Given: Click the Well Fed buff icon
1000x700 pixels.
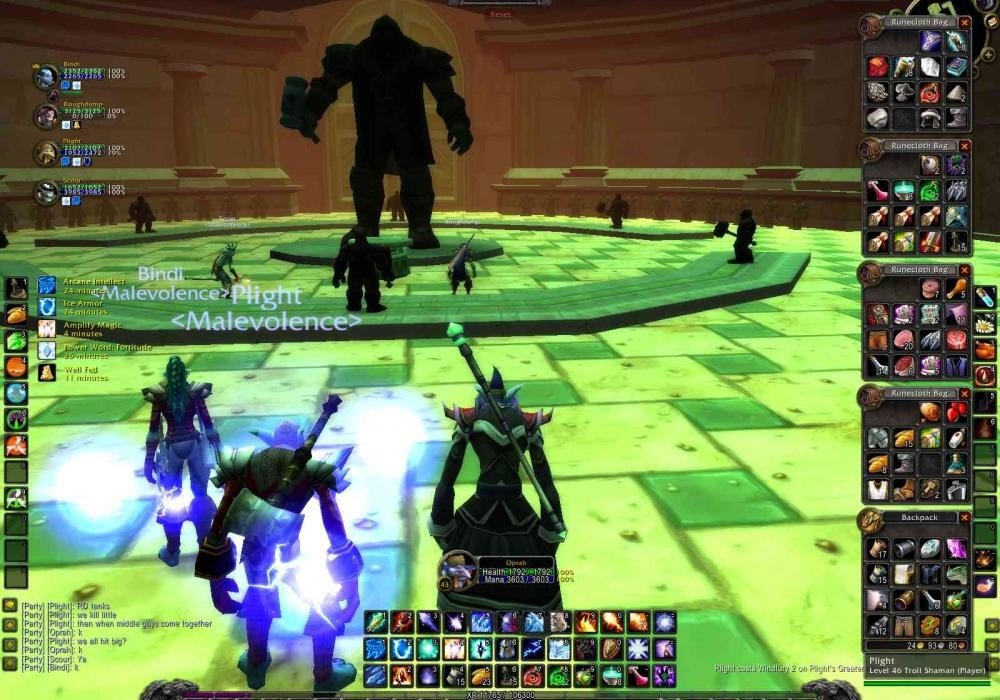Looking at the screenshot, I should [x=47, y=372].
